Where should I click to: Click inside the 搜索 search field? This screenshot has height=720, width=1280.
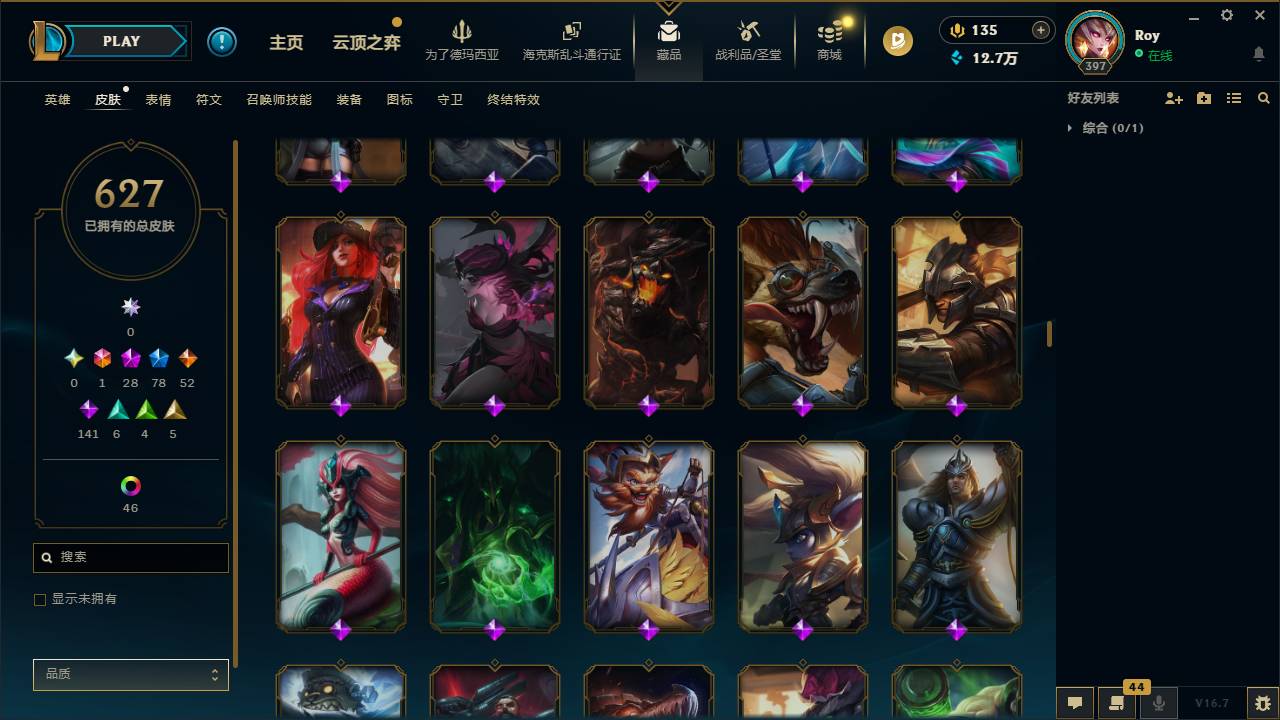click(x=130, y=557)
